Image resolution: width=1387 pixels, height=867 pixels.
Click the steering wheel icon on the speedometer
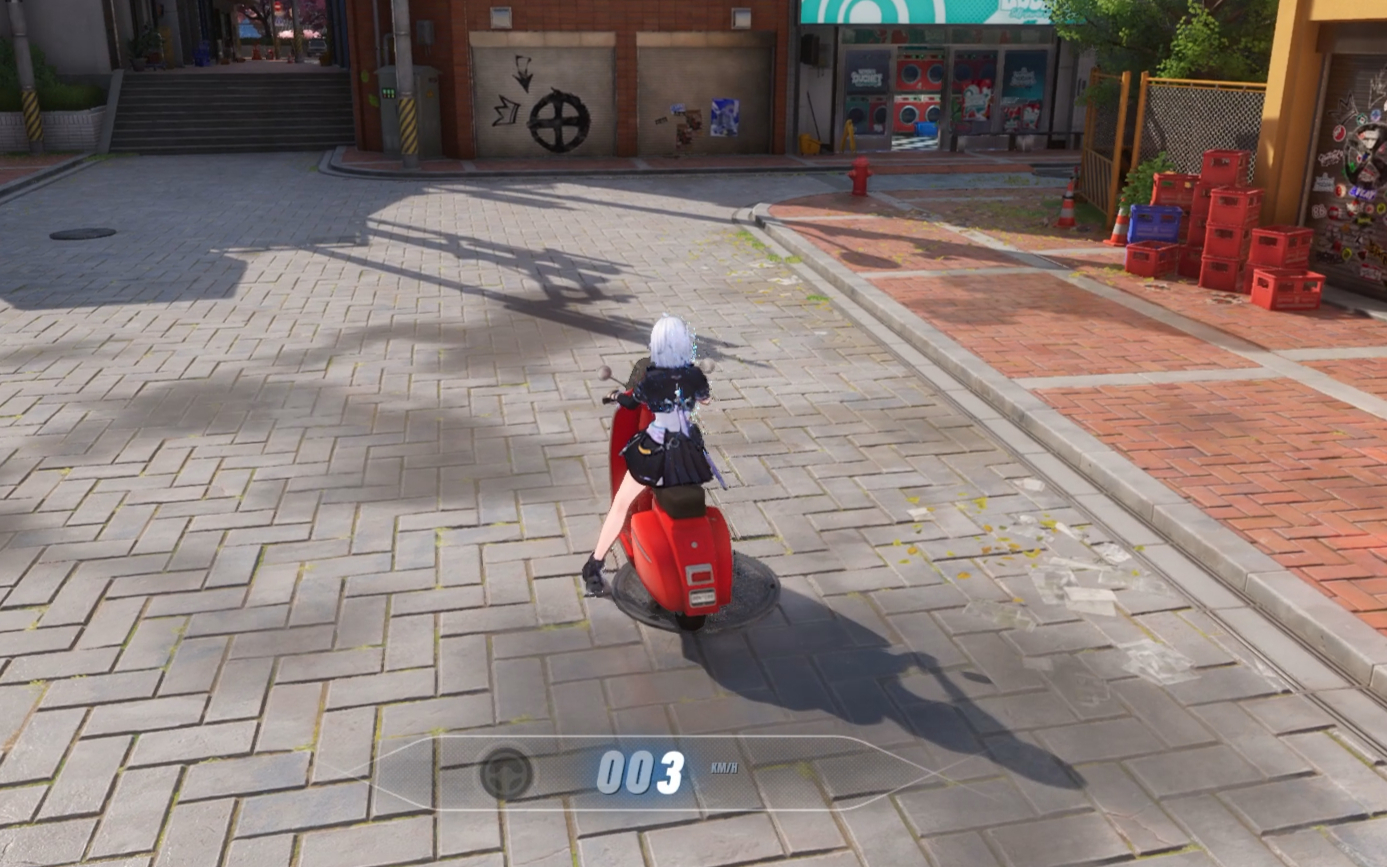(x=506, y=773)
